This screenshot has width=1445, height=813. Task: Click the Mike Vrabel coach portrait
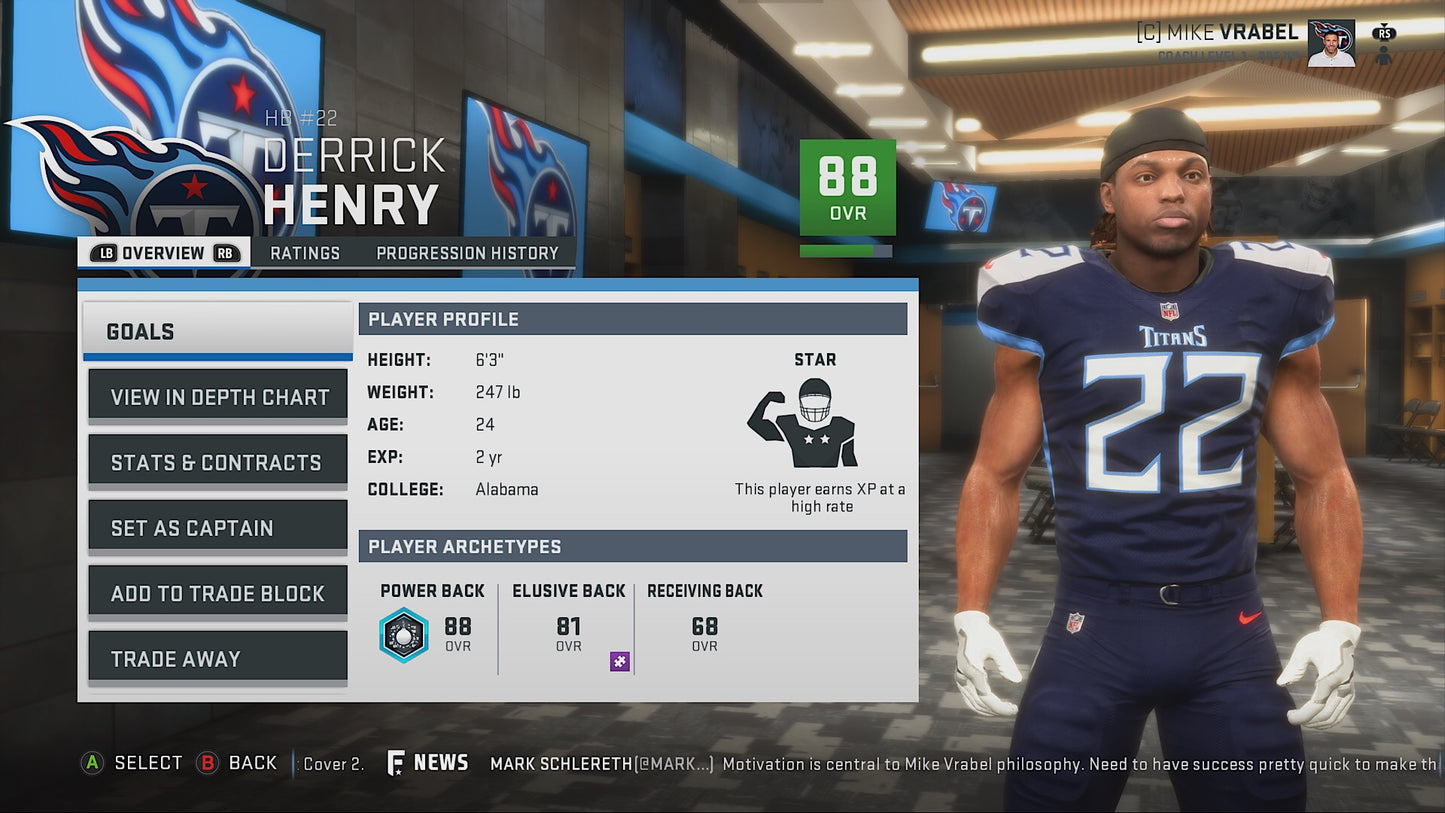(x=1331, y=43)
